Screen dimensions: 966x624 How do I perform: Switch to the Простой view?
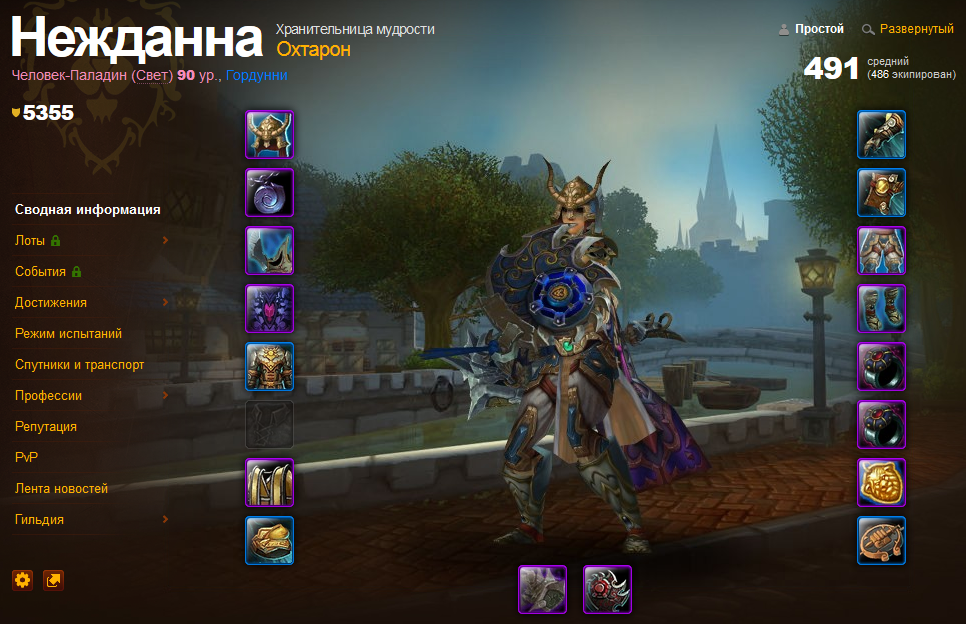[819, 30]
